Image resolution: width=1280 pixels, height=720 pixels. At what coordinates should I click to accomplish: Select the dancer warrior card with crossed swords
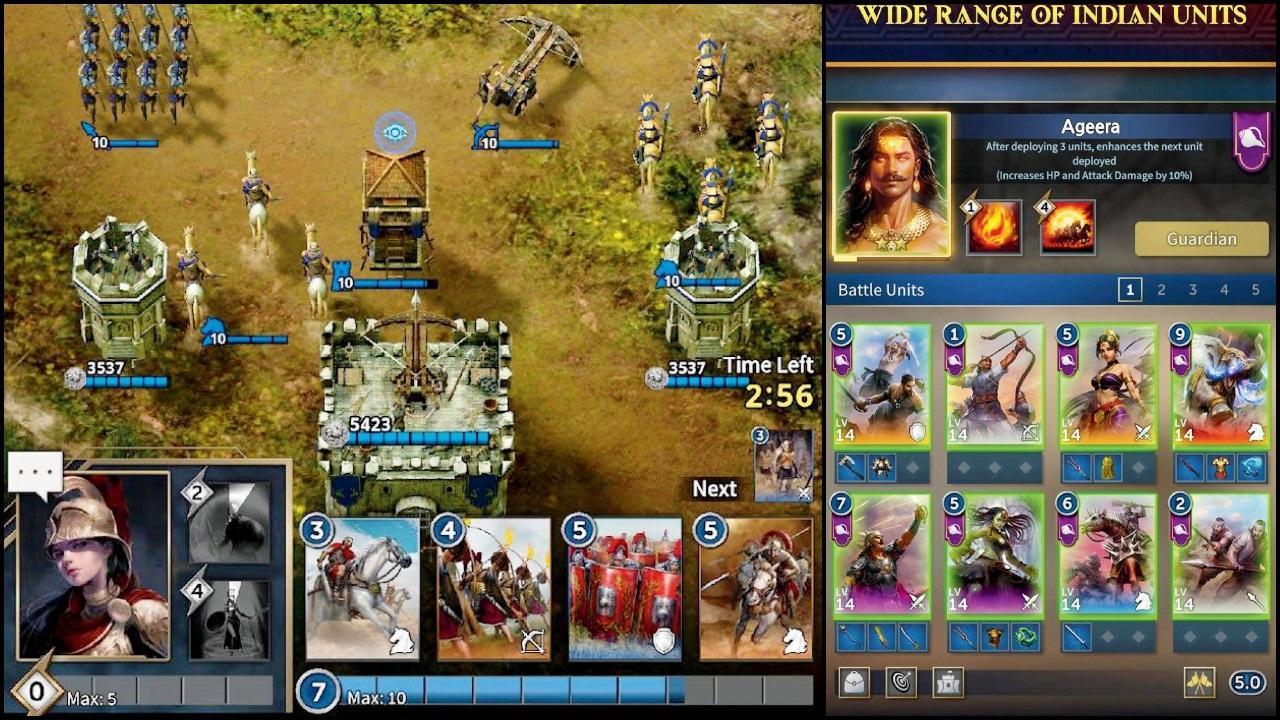pos(1108,385)
